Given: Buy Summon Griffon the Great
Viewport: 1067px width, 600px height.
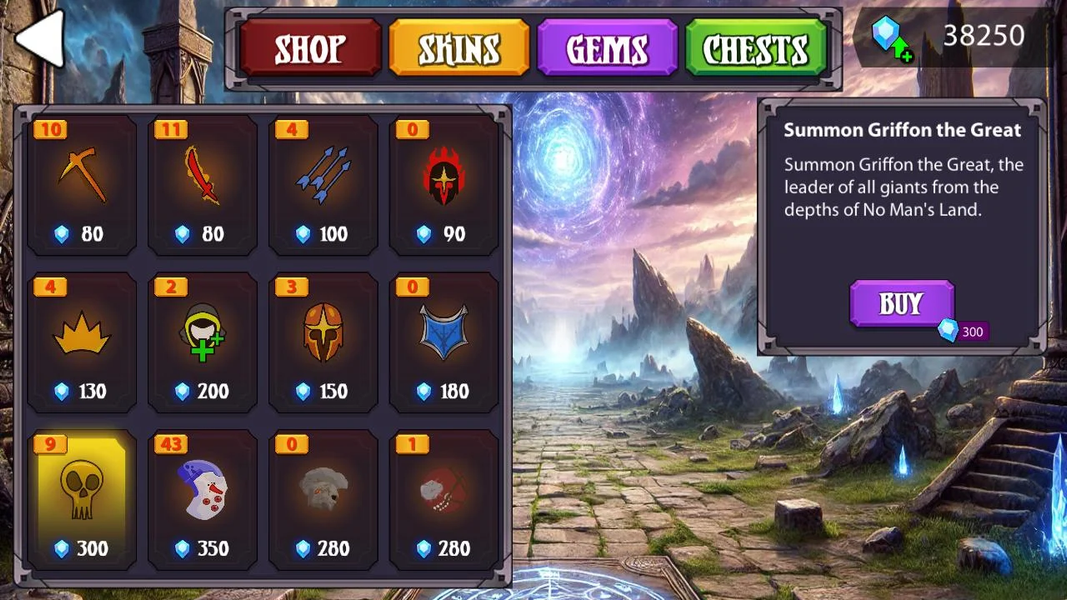Looking at the screenshot, I should 901,304.
